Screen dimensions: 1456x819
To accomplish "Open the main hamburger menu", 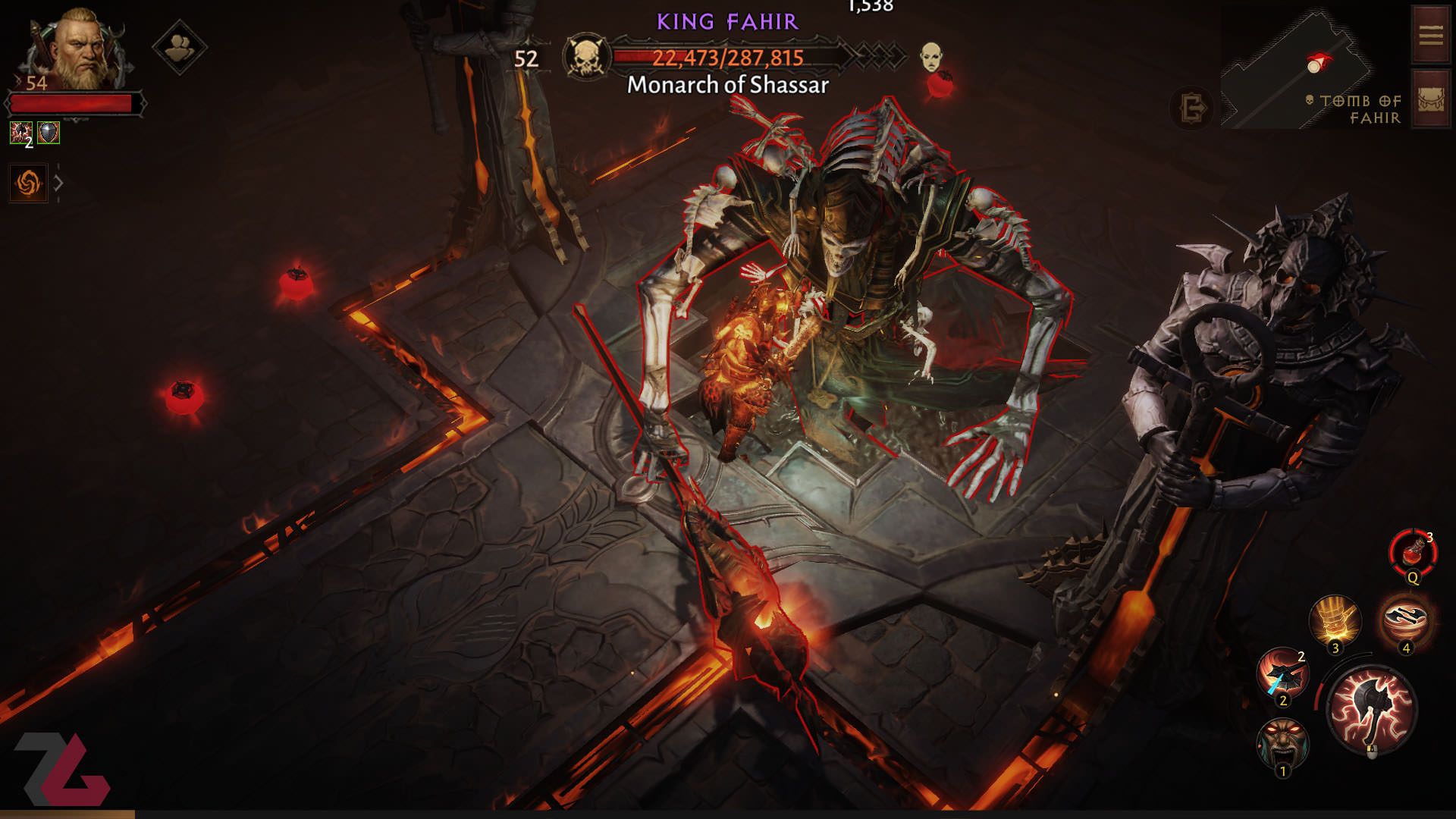I will (x=1430, y=35).
